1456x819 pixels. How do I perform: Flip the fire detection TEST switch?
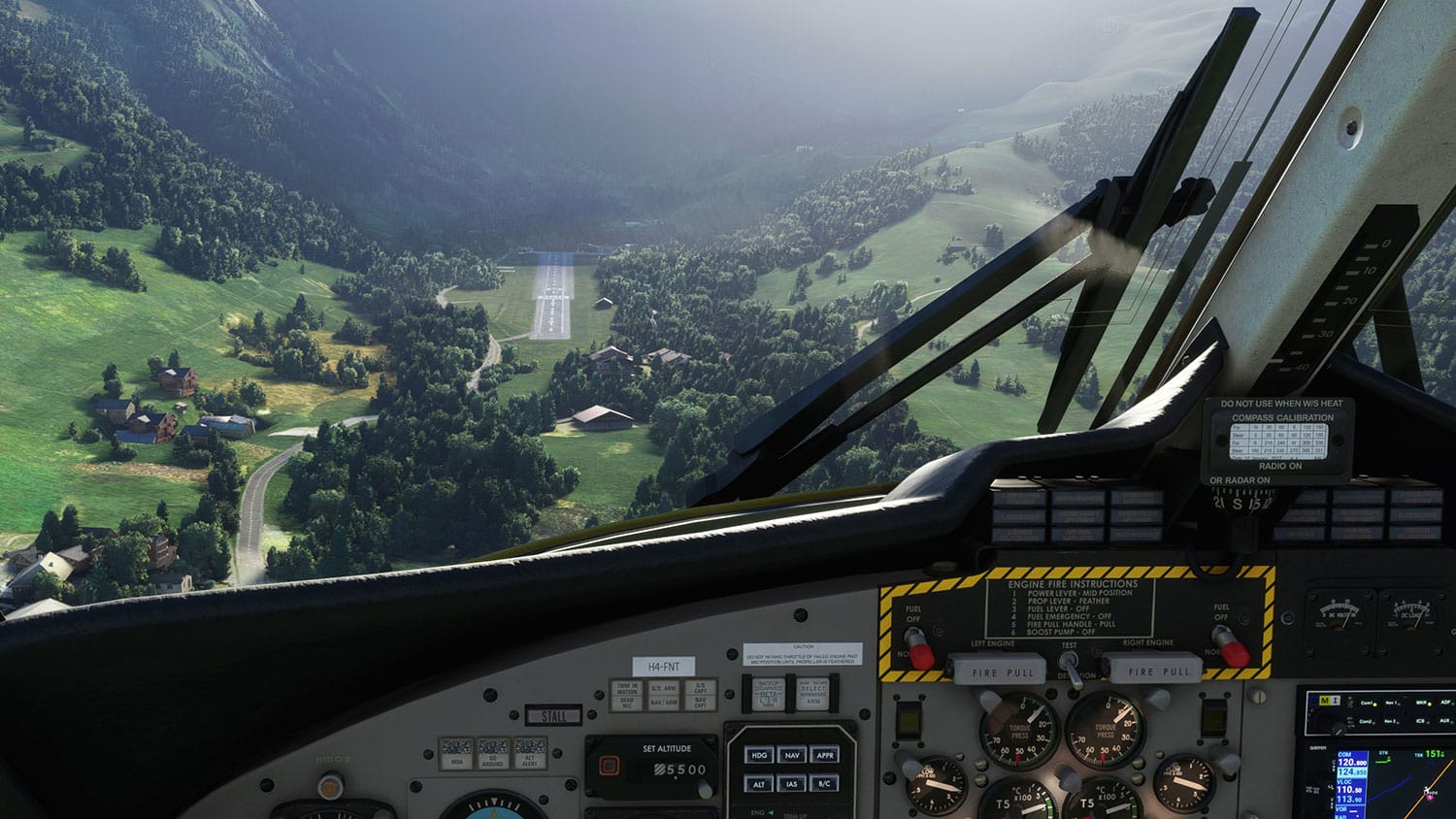pyautogui.click(x=1070, y=668)
